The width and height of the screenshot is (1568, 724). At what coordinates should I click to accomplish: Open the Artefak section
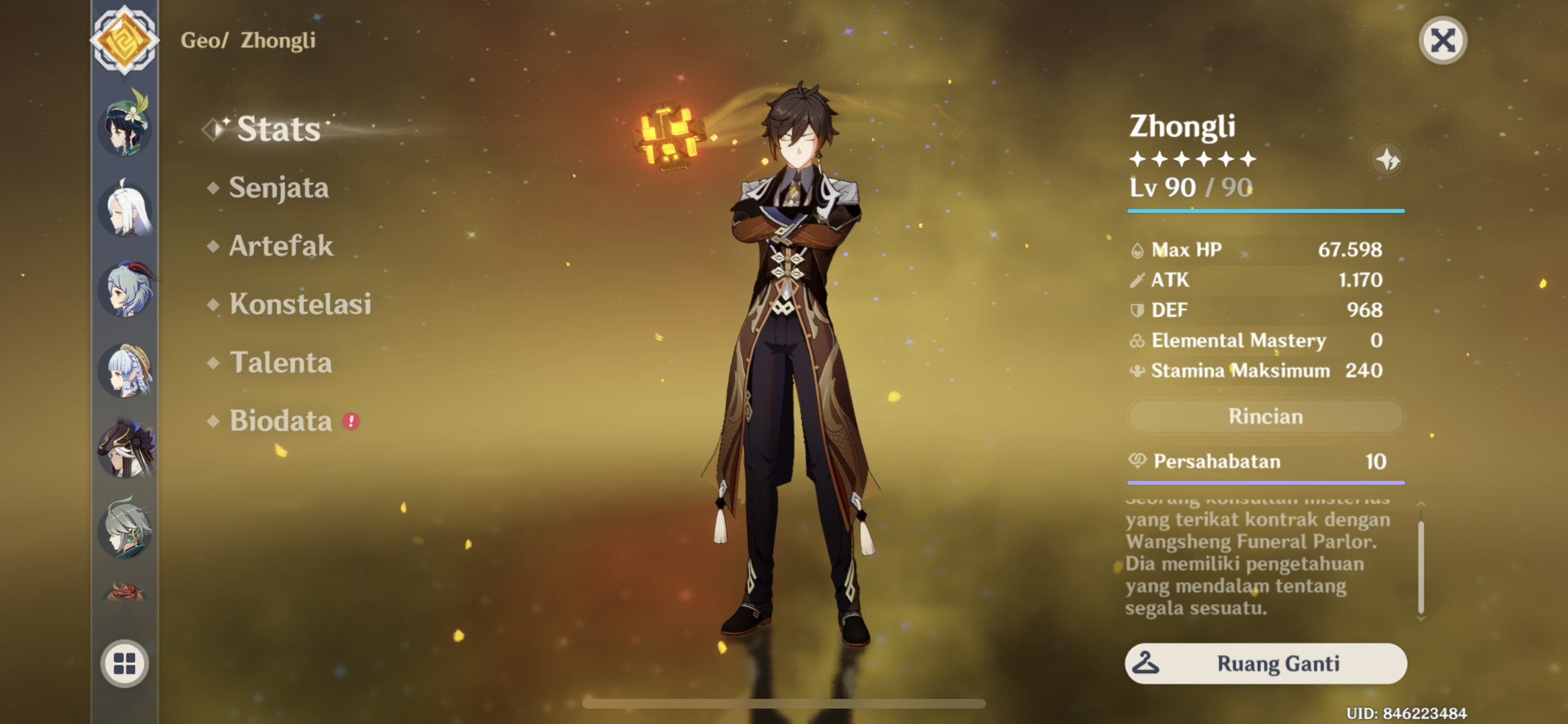(281, 246)
